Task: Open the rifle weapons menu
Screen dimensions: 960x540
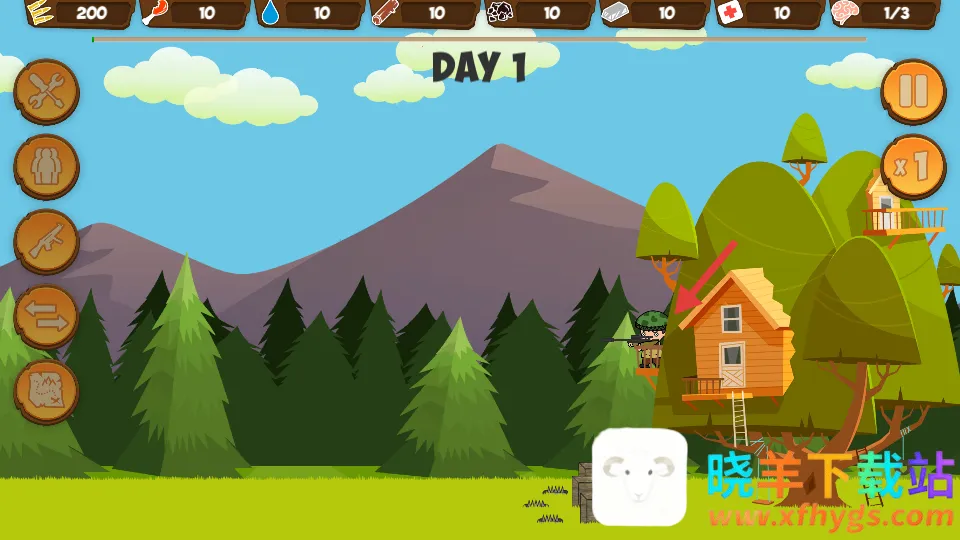Action: (46, 242)
